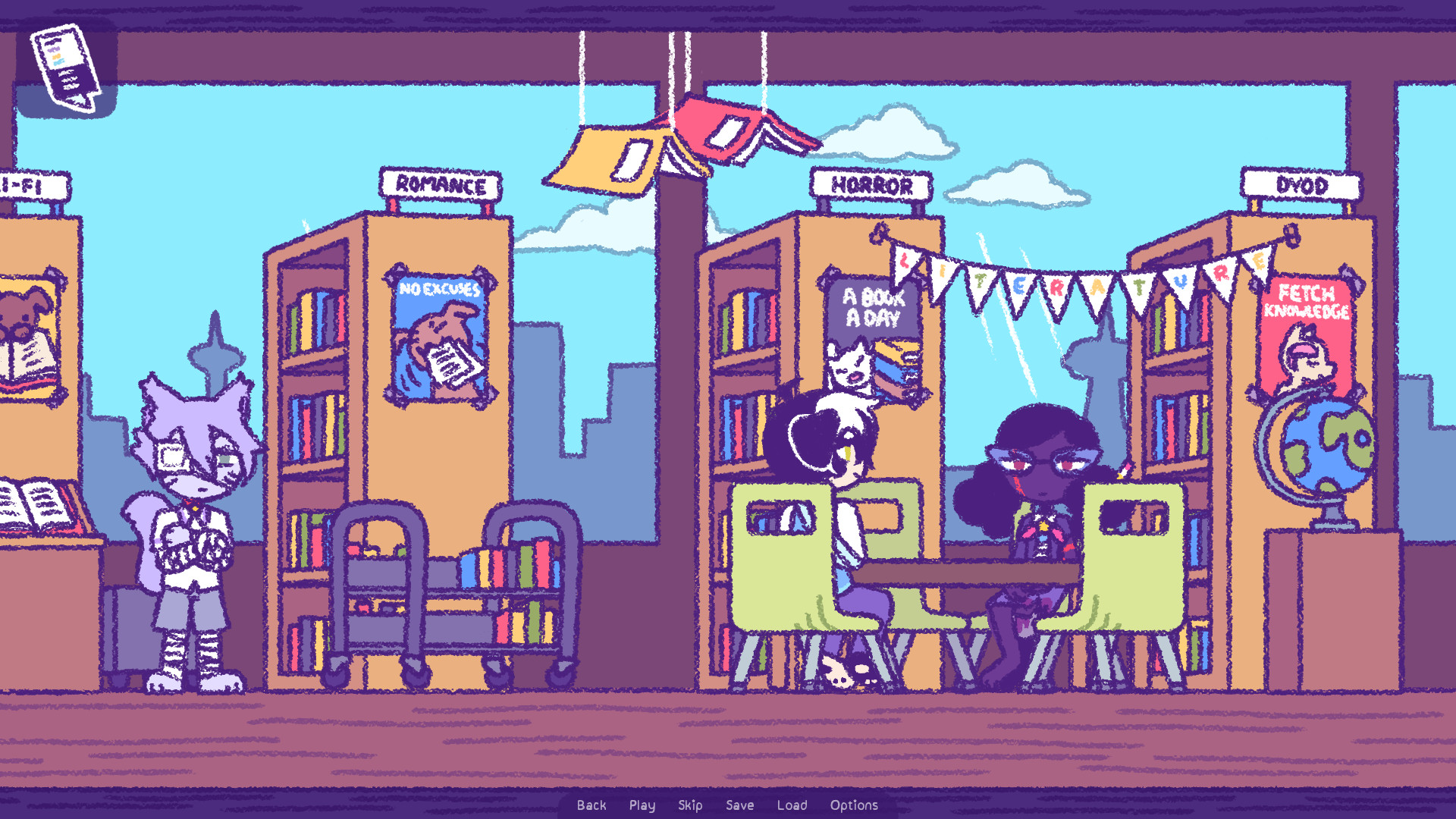Screen dimensions: 1456x819
Task: Click Load to open saved games
Action: [792, 805]
